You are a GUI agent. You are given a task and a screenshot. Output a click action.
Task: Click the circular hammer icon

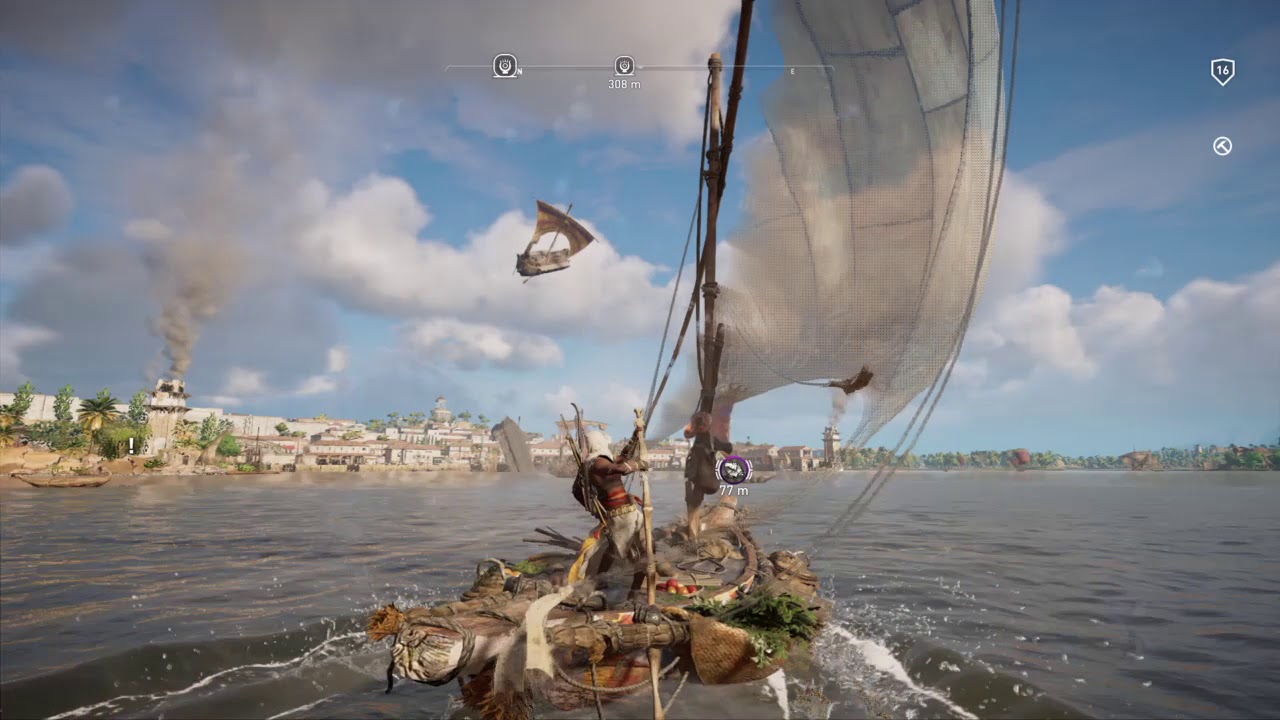(1222, 146)
